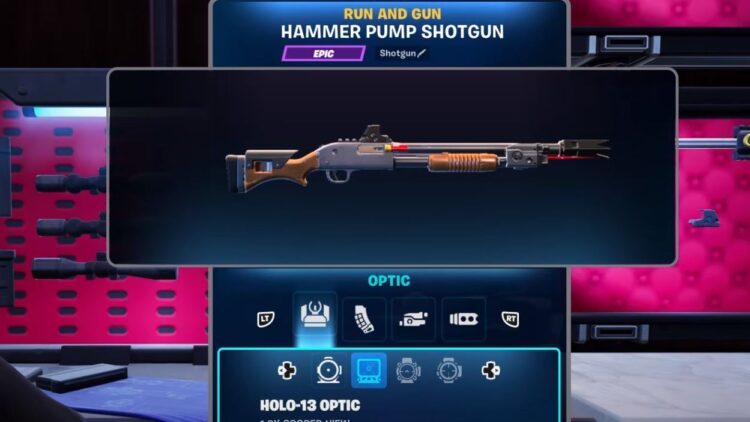The image size is (750, 422).
Task: Select the round red dot optic
Action: click(x=328, y=371)
